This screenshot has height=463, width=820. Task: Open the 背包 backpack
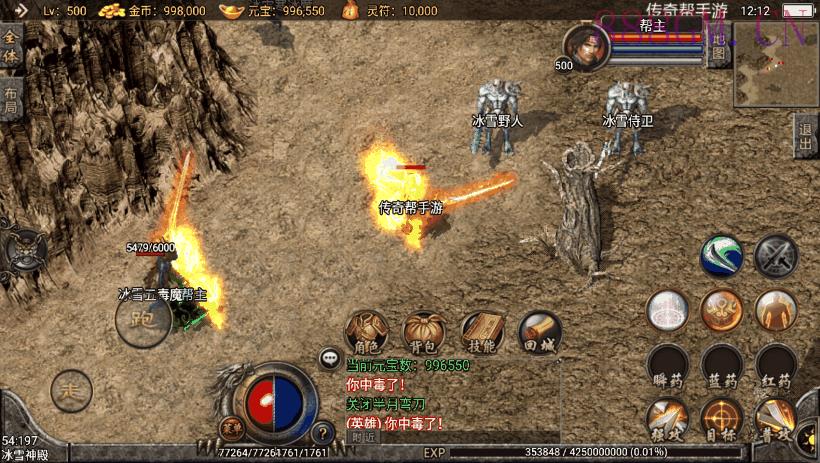point(424,330)
